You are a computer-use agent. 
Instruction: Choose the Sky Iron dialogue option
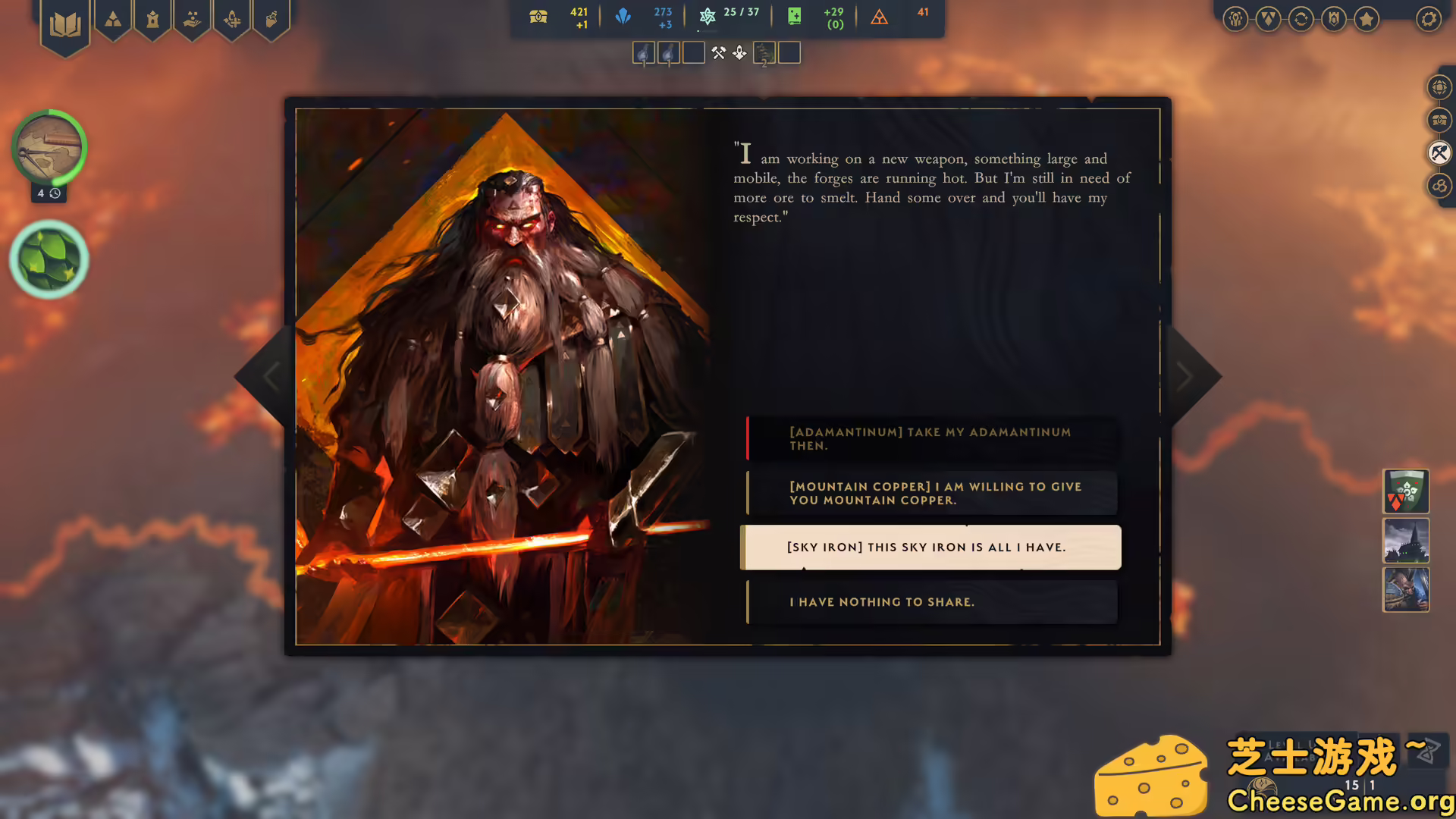[930, 547]
